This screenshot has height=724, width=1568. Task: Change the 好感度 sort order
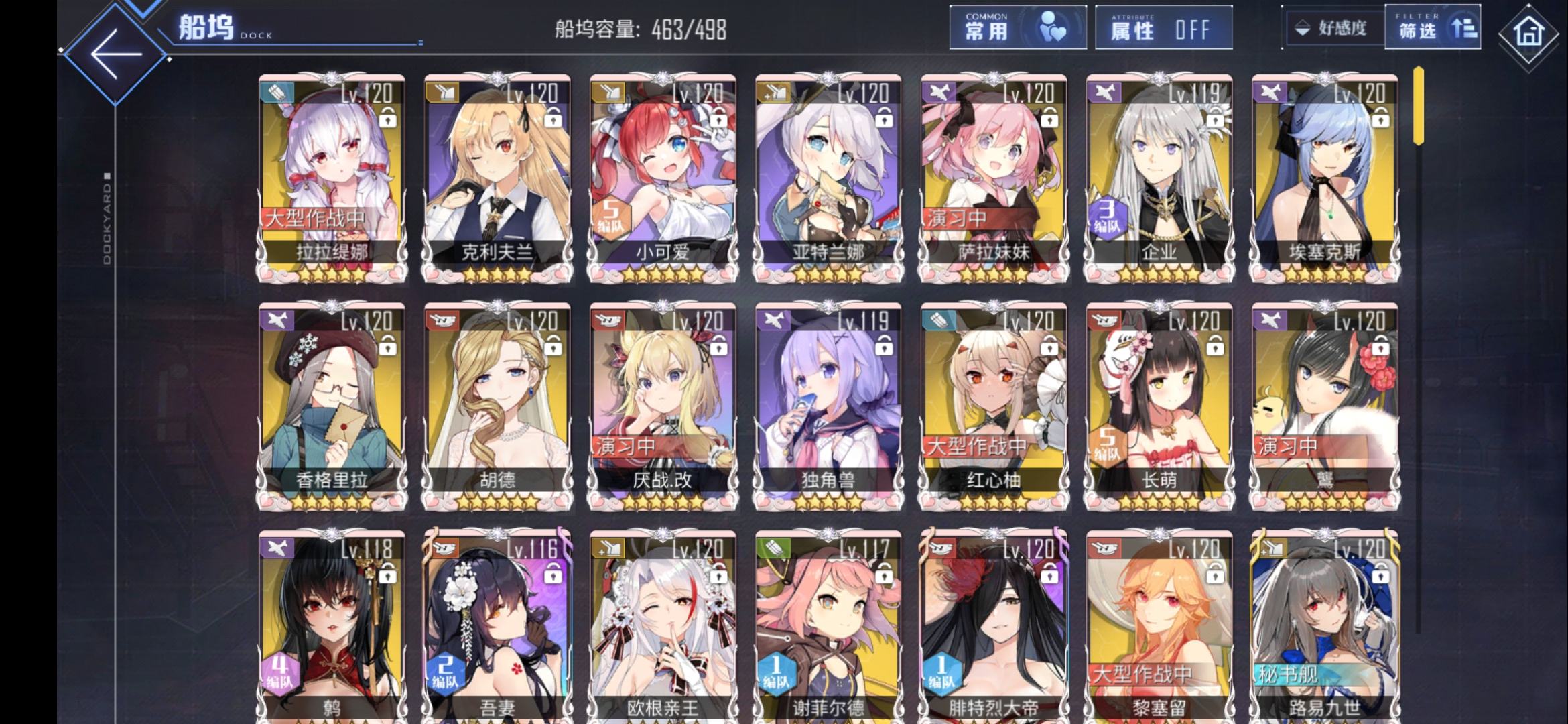(1332, 28)
